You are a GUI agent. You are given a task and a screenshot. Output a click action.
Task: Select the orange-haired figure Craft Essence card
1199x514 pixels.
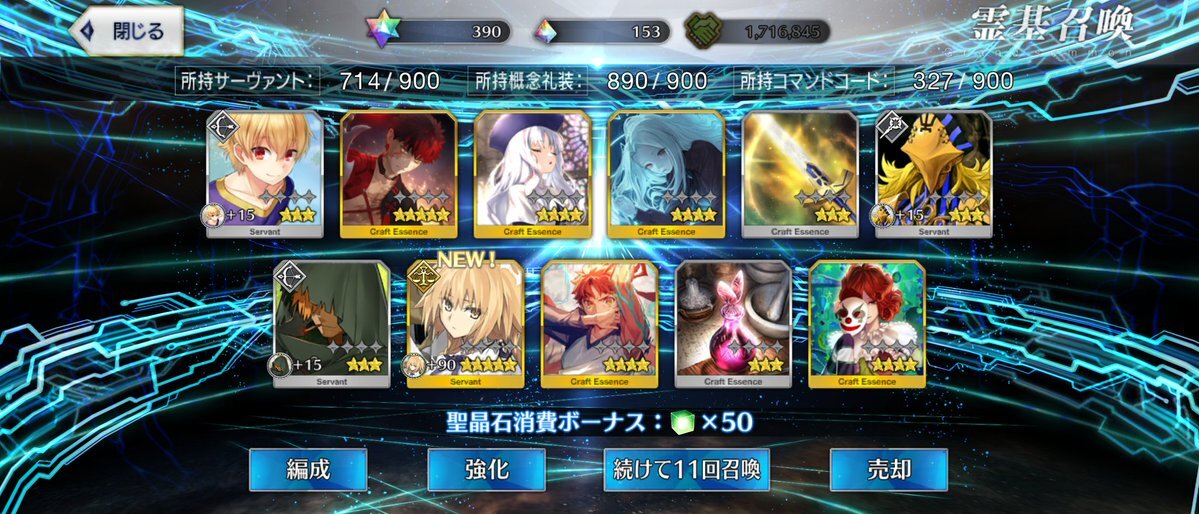(x=599, y=324)
